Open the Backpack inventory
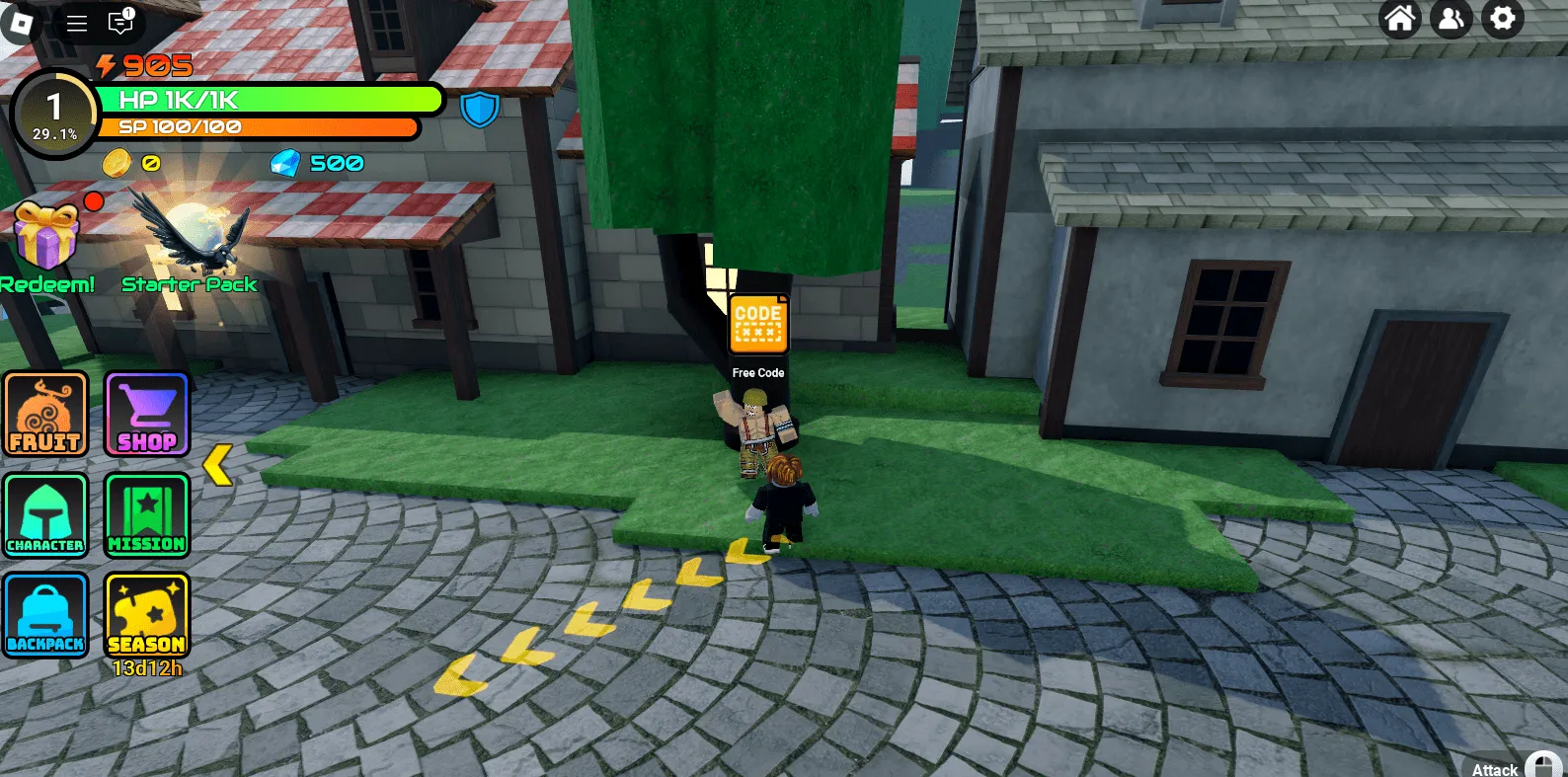1568x777 pixels. tap(45, 614)
